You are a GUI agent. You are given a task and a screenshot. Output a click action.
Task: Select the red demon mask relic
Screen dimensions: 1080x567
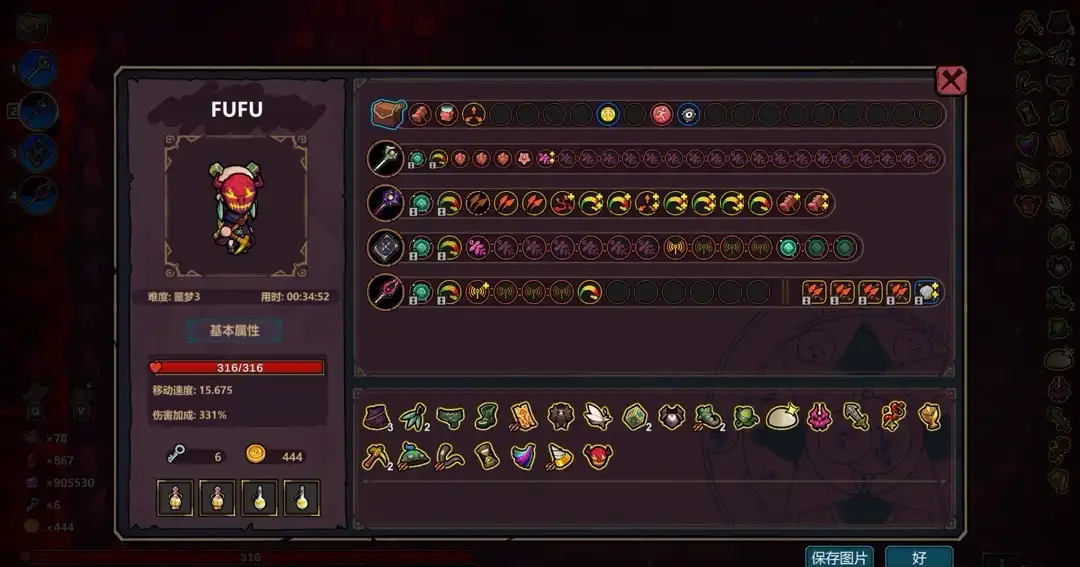tap(597, 456)
